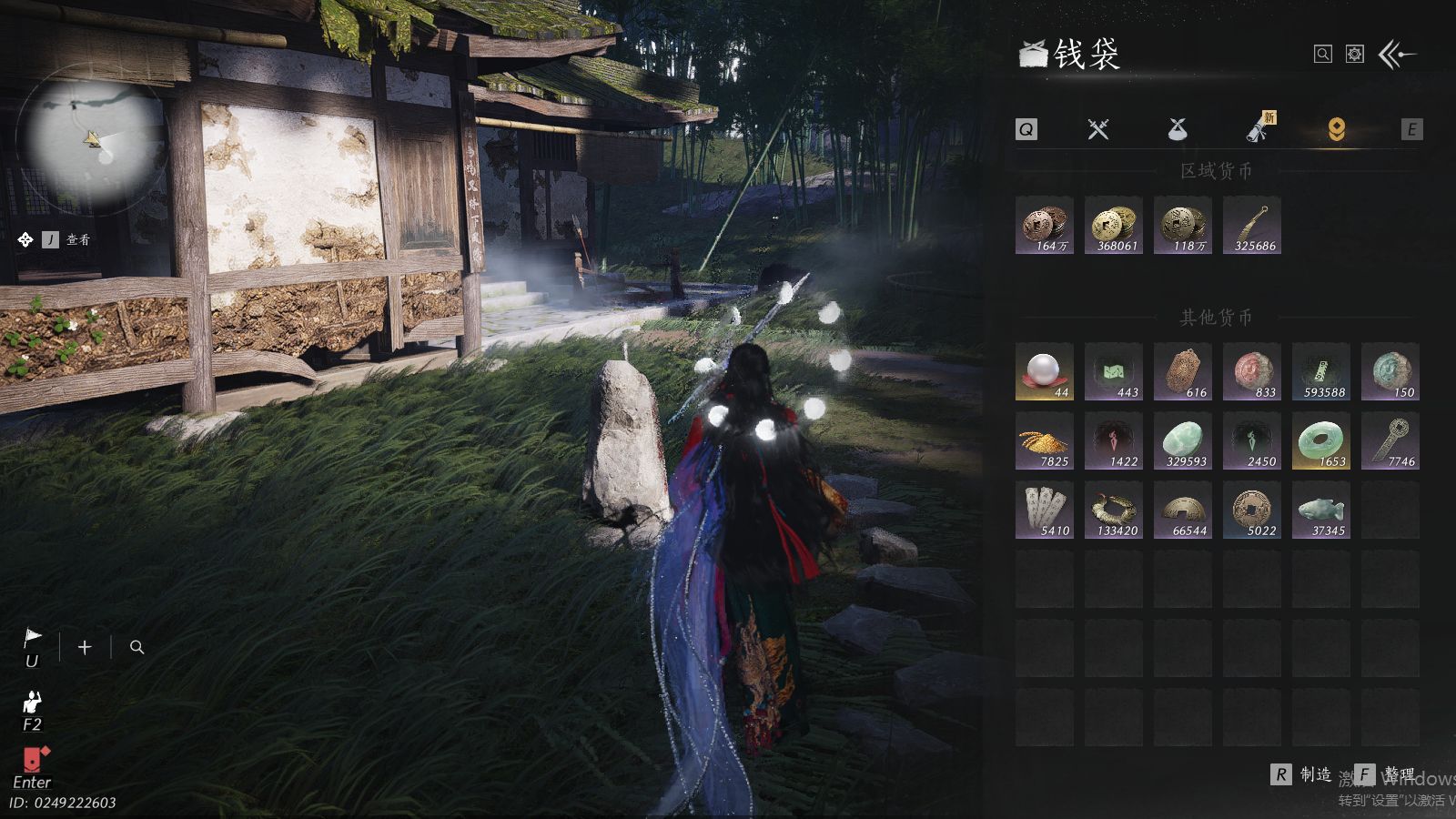Select the gold currency tab
Viewport: 1456px width, 819px height.
[1336, 129]
